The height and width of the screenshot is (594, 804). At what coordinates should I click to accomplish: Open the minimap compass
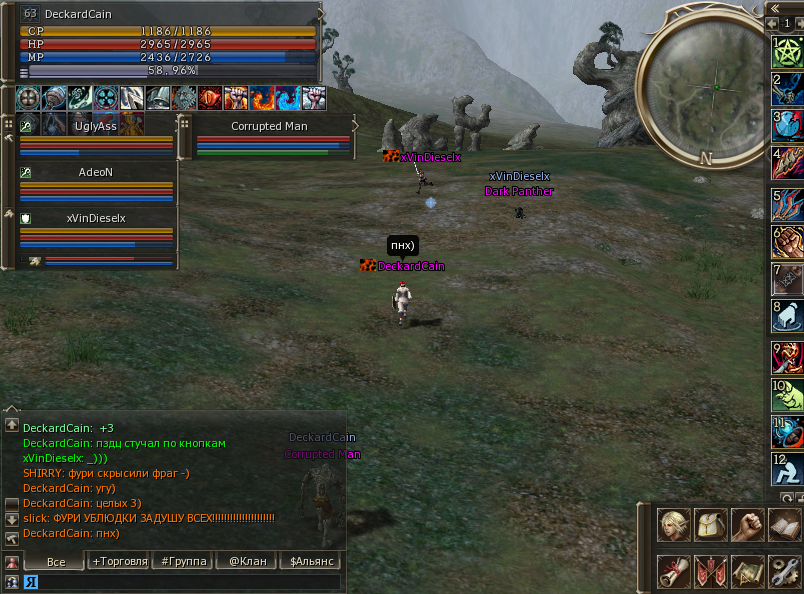click(713, 89)
